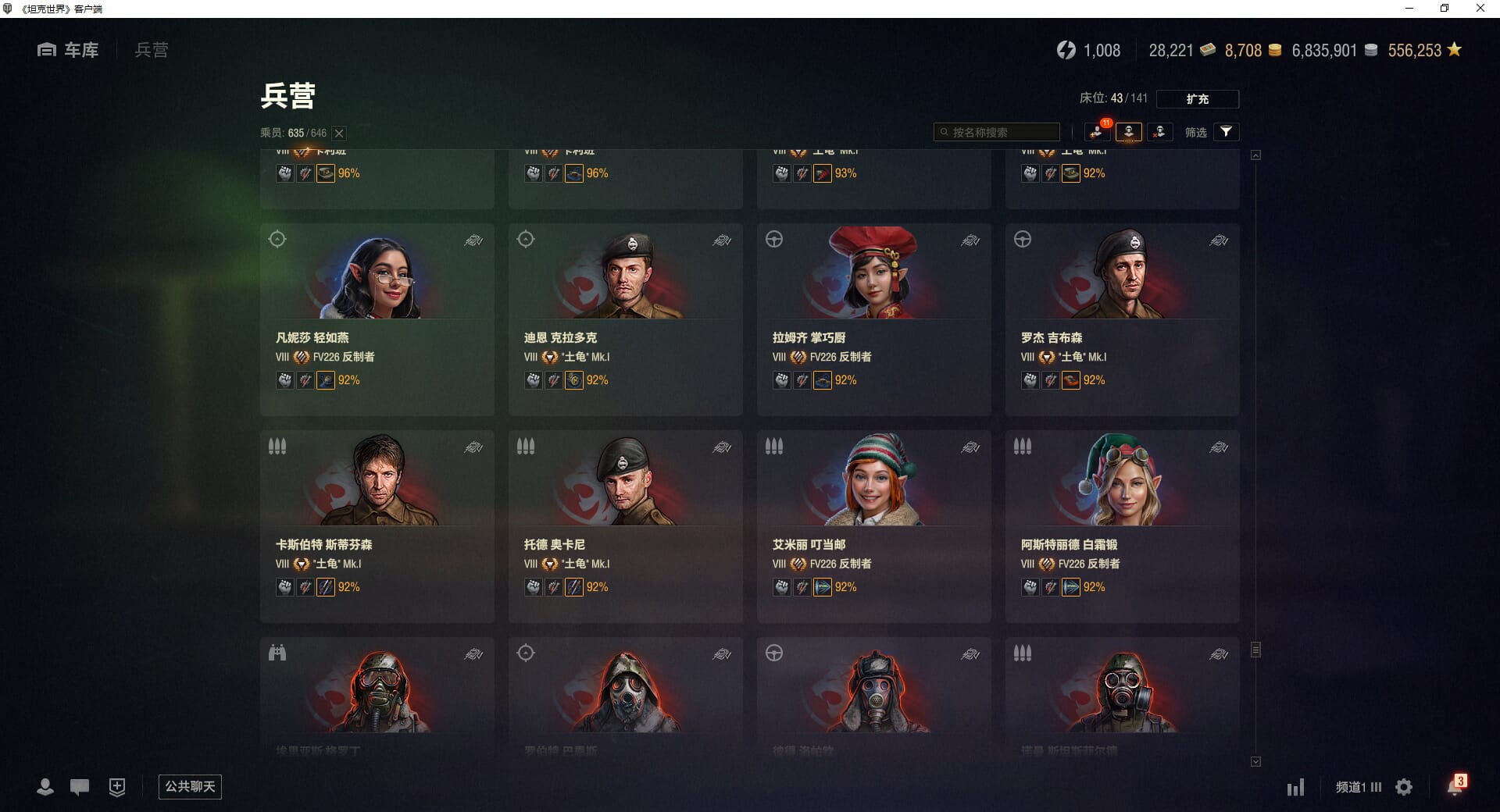Toggle the crew filter icon with red badge
Screen dimensions: 1500x812
click(x=1097, y=132)
